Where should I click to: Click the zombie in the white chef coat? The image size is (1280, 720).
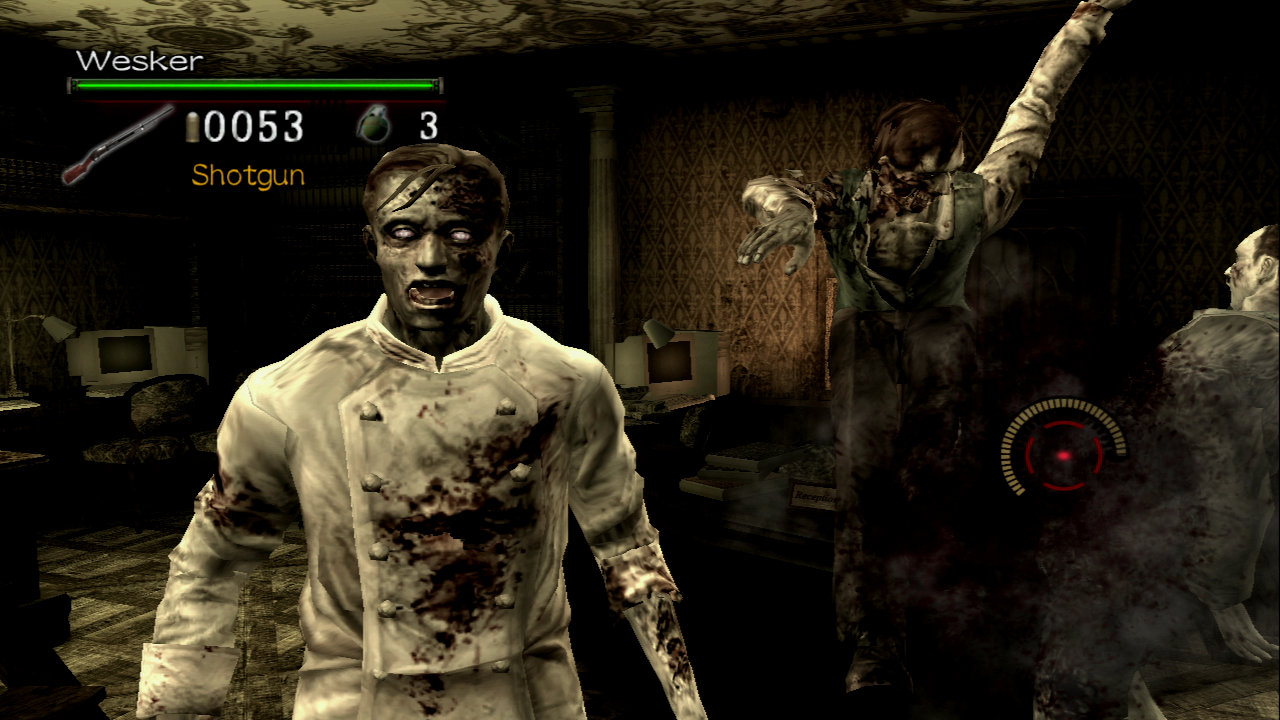pyautogui.click(x=420, y=450)
